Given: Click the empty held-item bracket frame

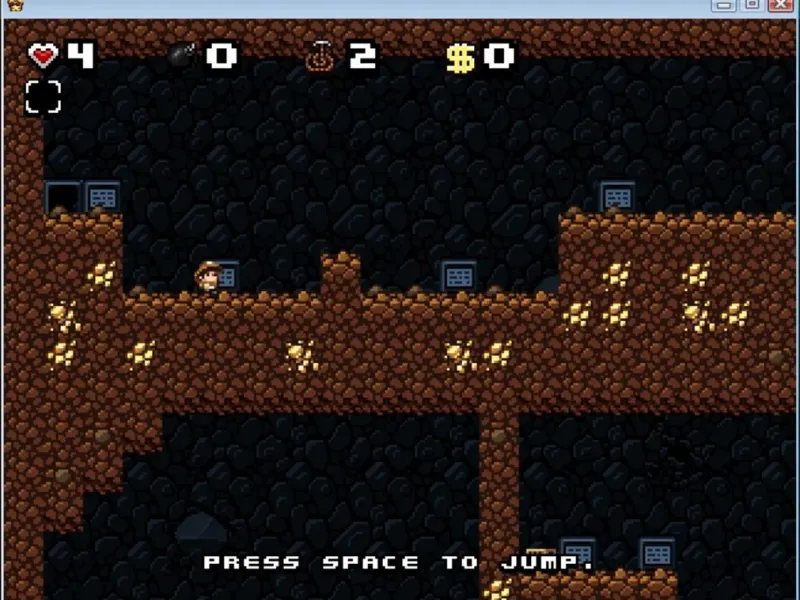Looking at the screenshot, I should [x=43, y=97].
